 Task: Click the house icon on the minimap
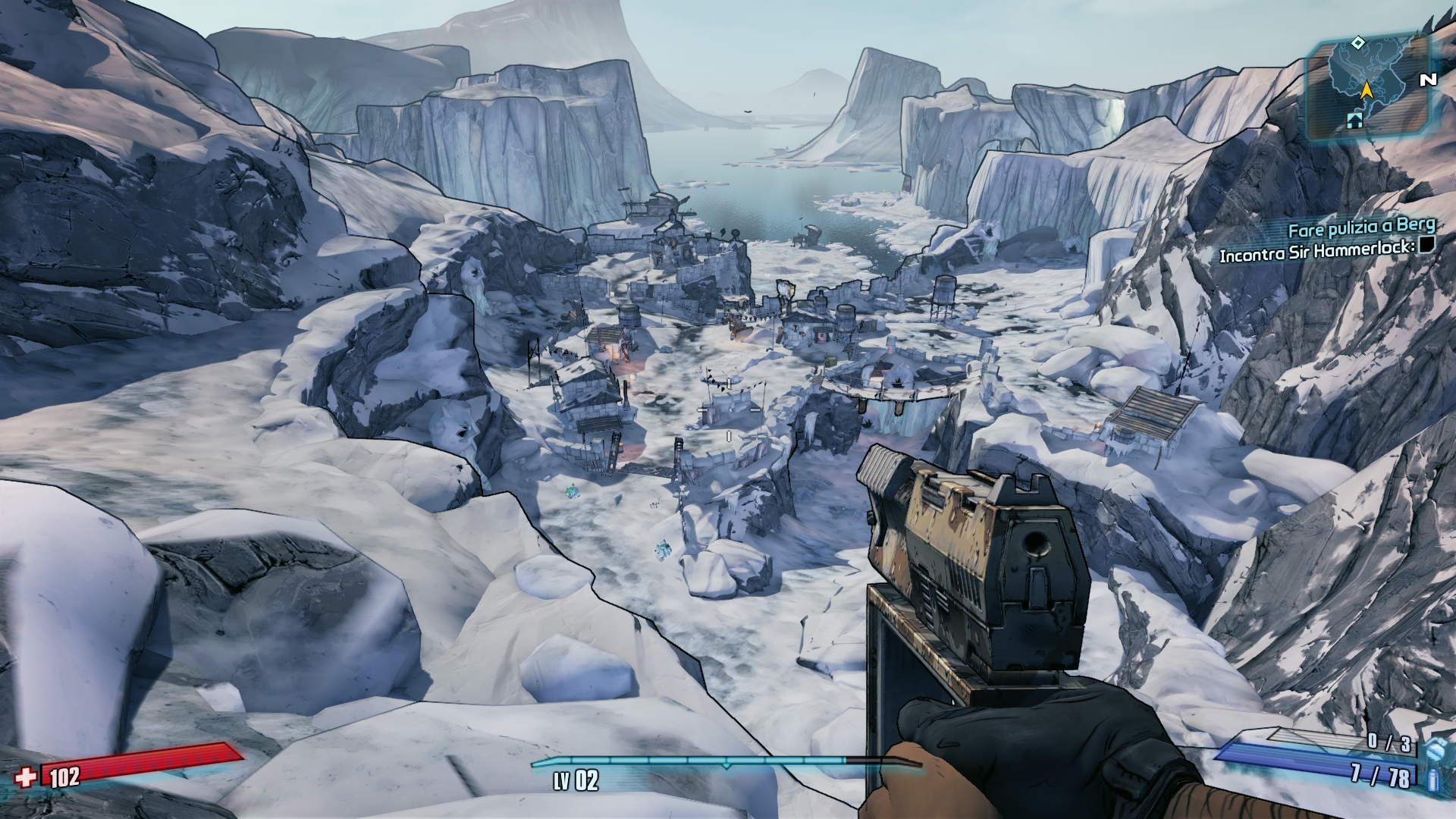pyautogui.click(x=1354, y=120)
